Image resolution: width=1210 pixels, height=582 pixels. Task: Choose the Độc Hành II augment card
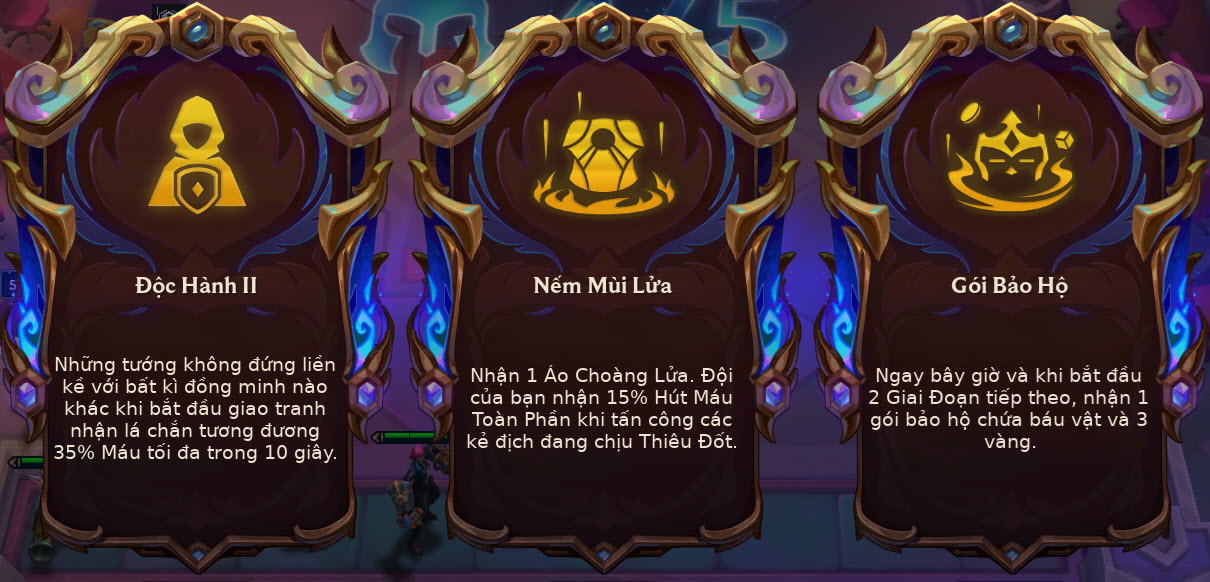pyautogui.click(x=196, y=300)
